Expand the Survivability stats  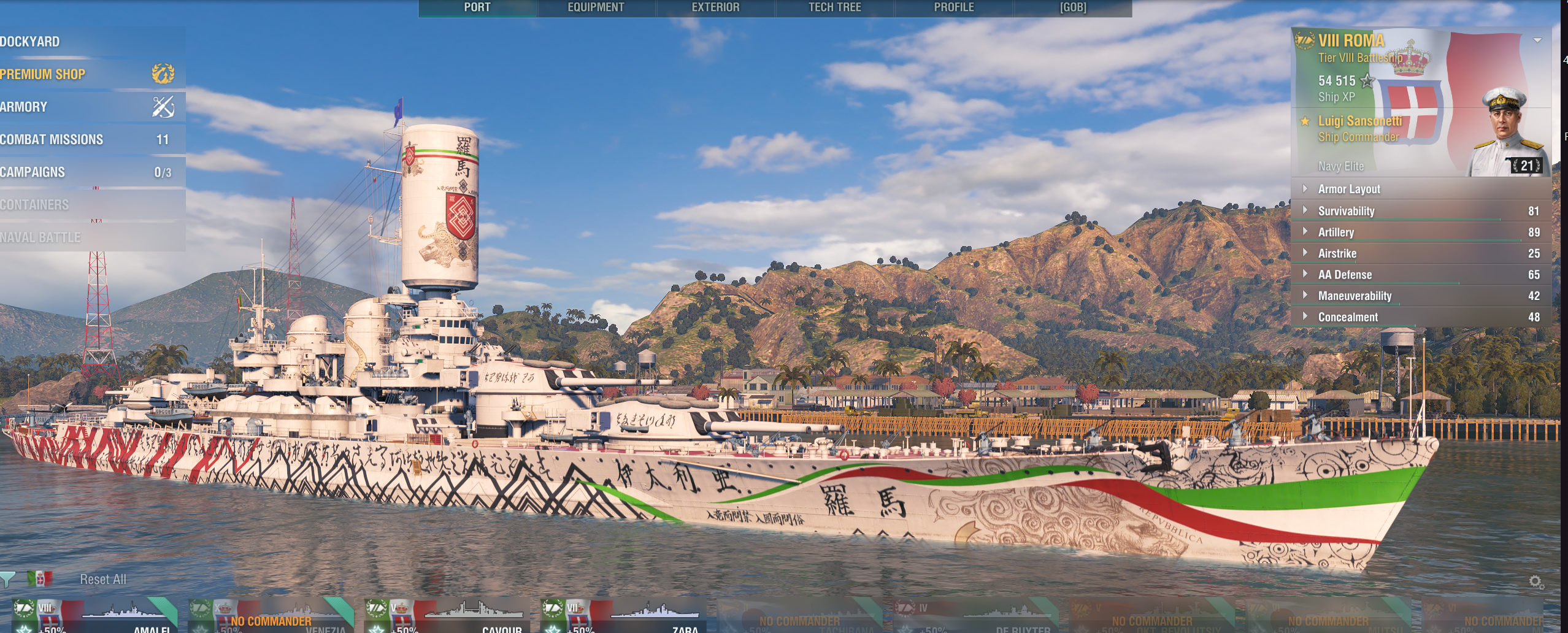1346,211
